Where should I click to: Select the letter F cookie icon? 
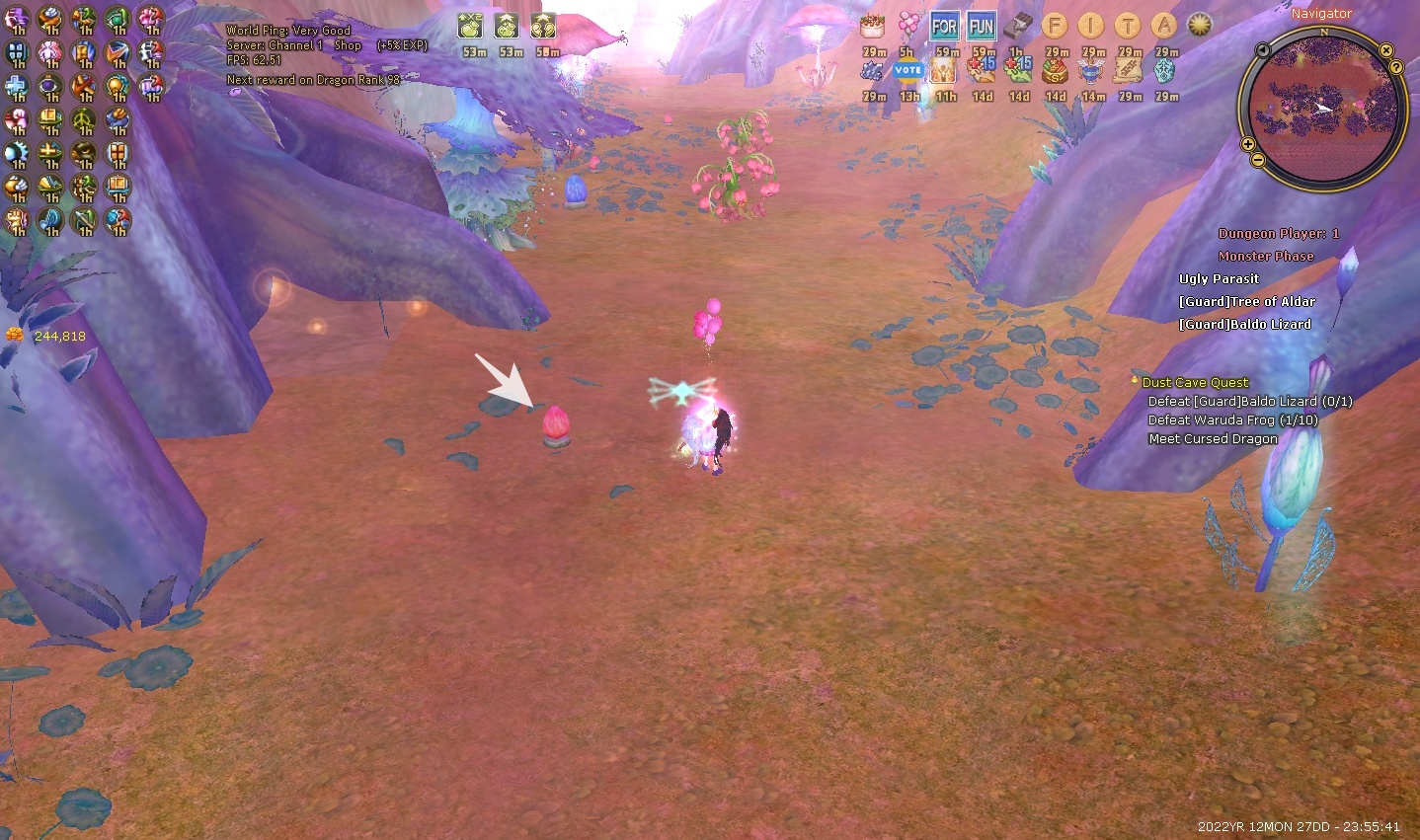pos(1055,27)
